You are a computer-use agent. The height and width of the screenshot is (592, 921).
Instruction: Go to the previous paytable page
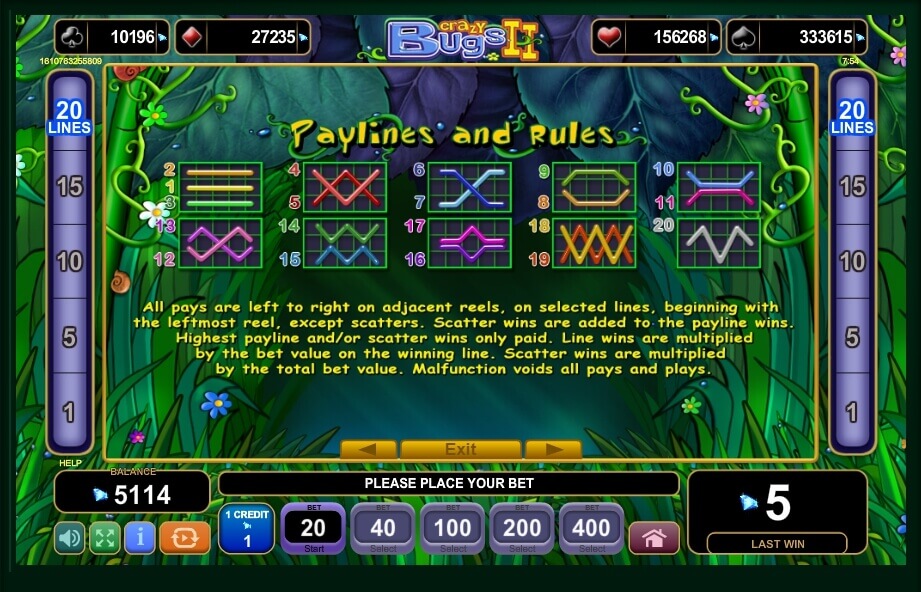(368, 449)
